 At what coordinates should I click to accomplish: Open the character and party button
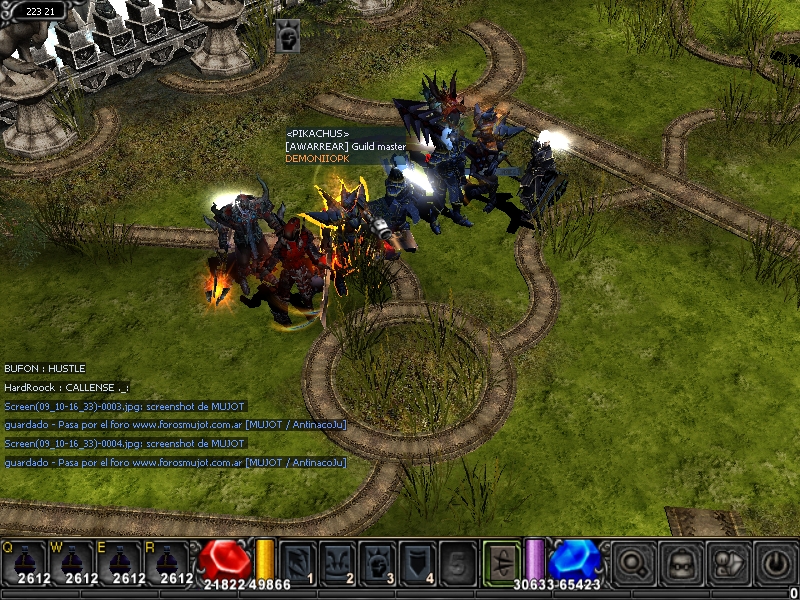pyautogui.click(x=729, y=563)
